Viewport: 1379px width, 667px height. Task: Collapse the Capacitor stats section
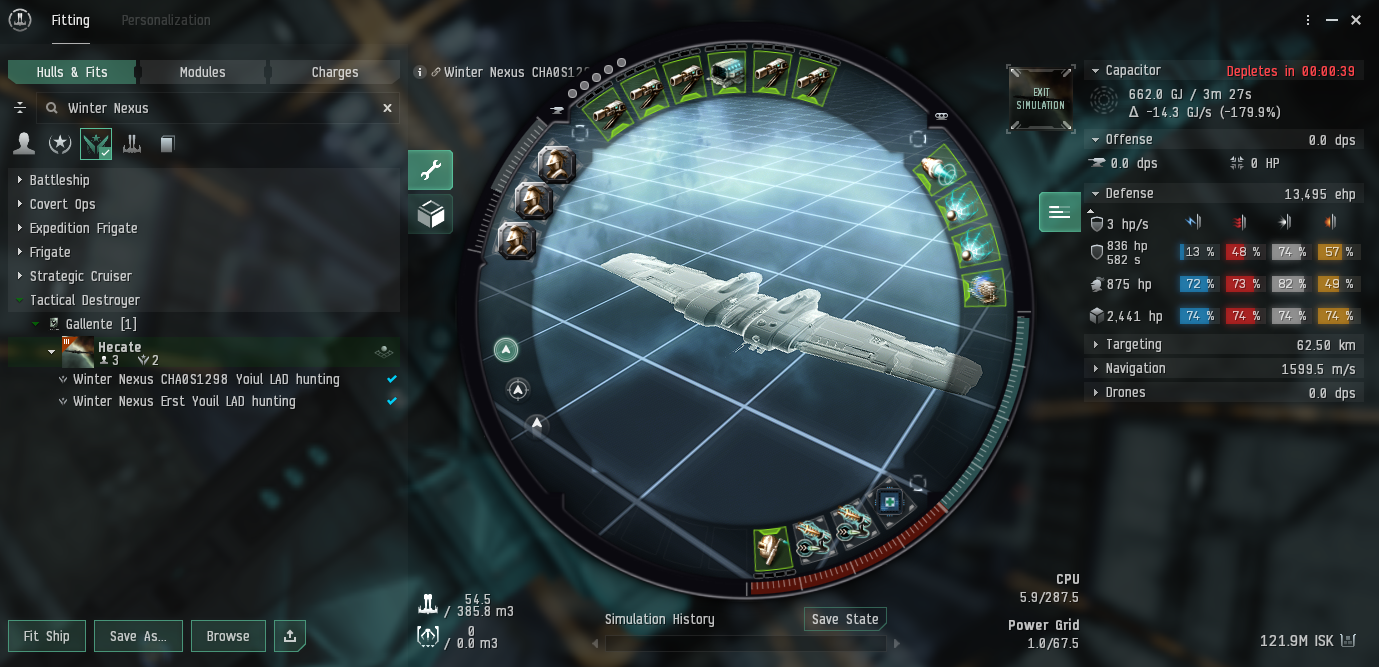pos(1132,71)
